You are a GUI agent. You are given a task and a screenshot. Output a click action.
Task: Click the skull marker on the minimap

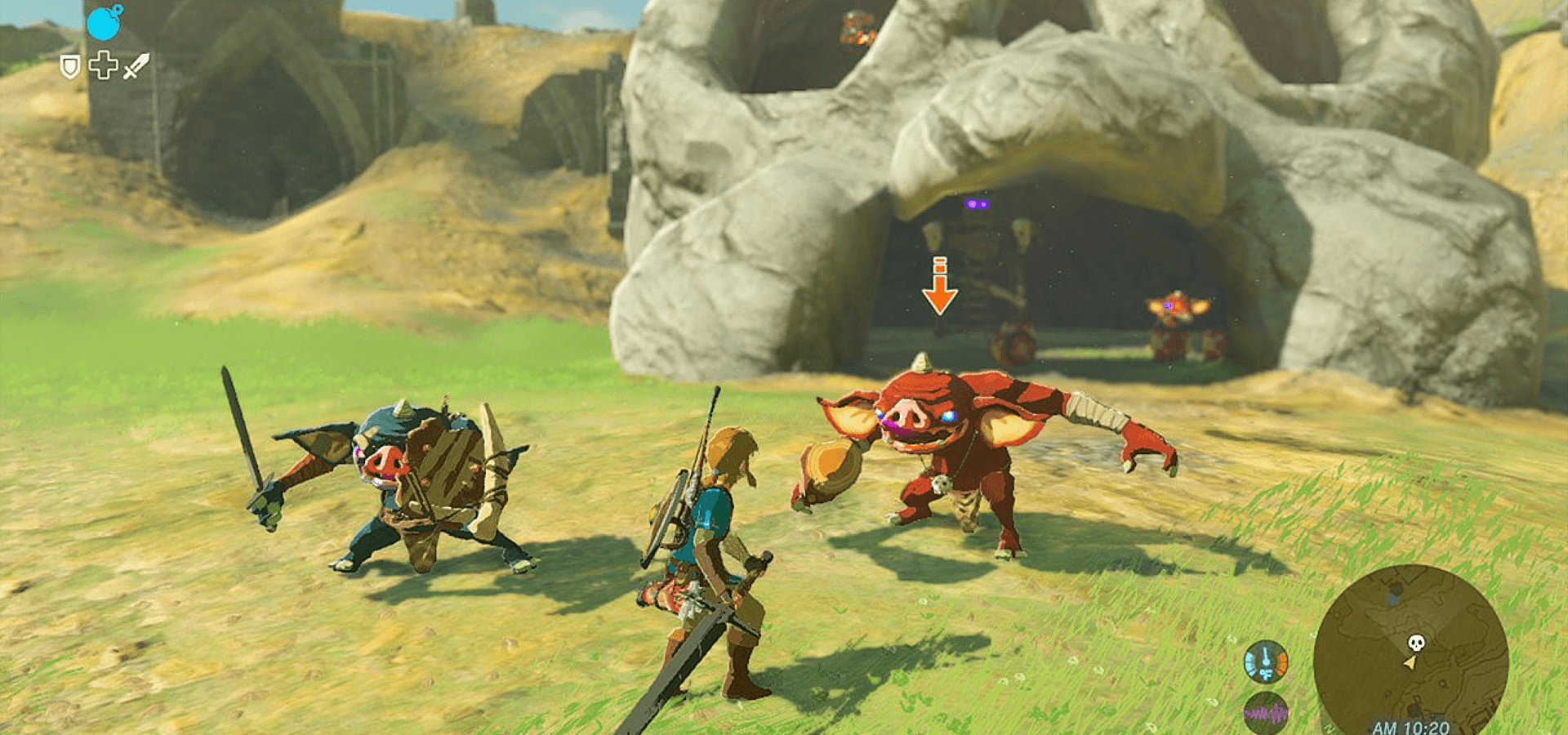pyautogui.click(x=1416, y=643)
